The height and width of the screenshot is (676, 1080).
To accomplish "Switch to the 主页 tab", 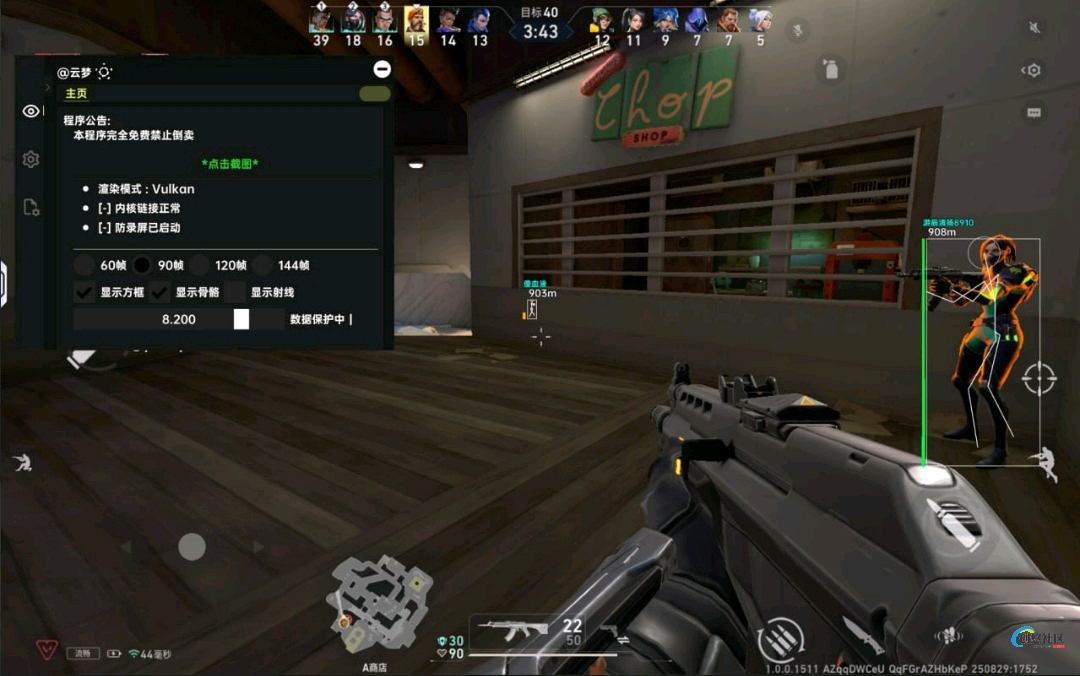I will coord(76,94).
